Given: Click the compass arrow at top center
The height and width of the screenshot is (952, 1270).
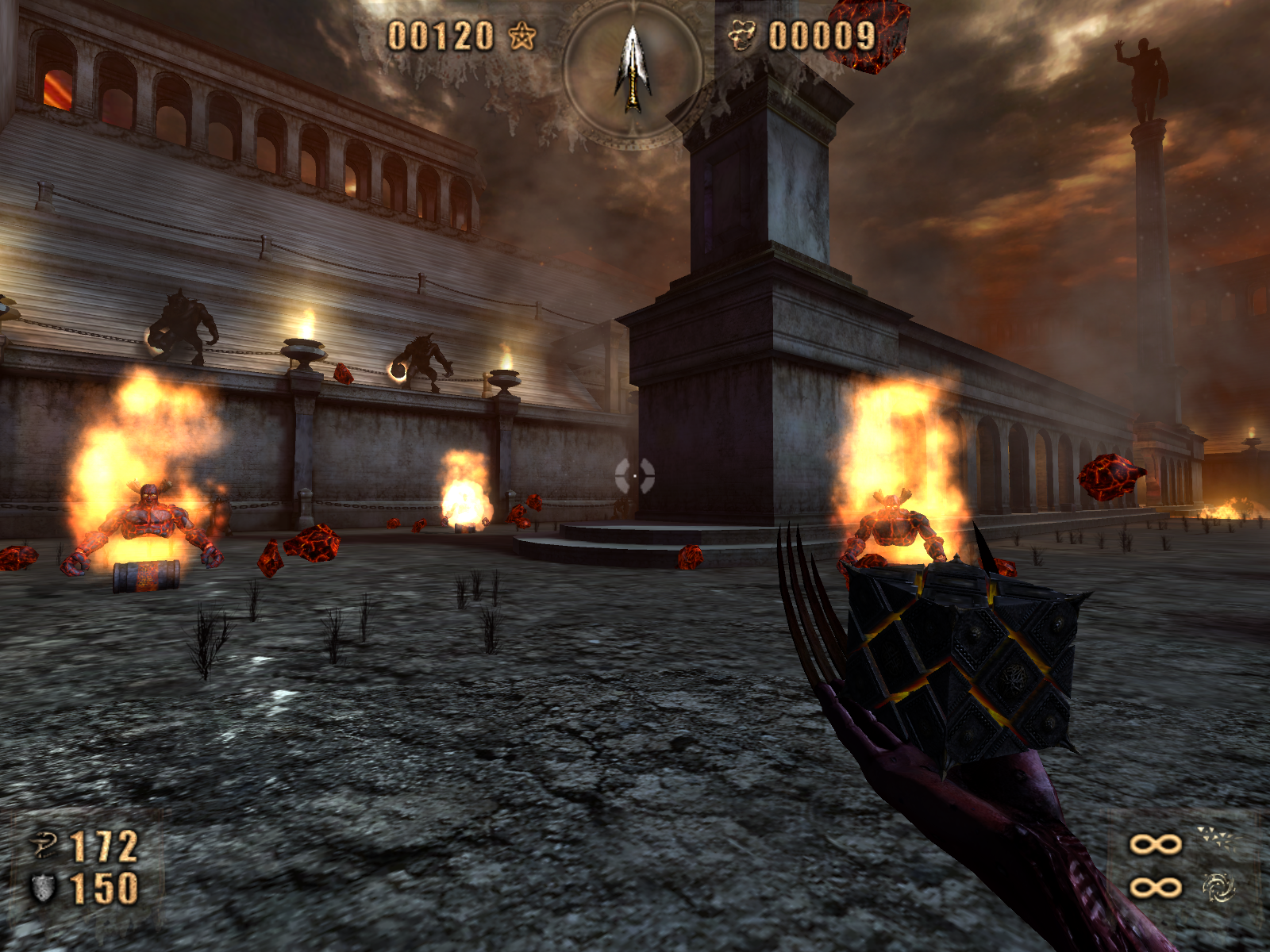Looking at the screenshot, I should (x=633, y=69).
